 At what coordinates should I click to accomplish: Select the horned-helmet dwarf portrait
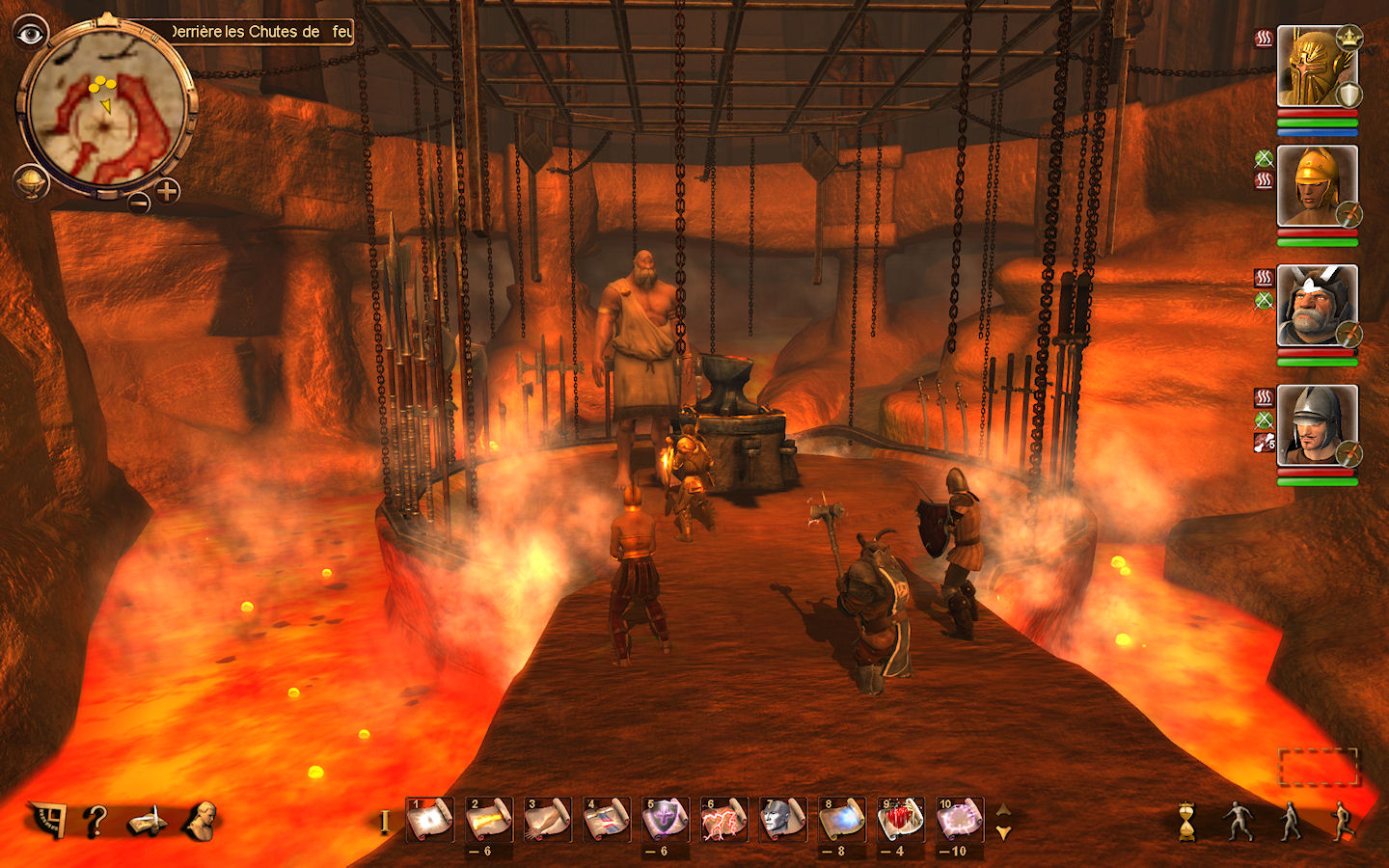(x=1316, y=306)
